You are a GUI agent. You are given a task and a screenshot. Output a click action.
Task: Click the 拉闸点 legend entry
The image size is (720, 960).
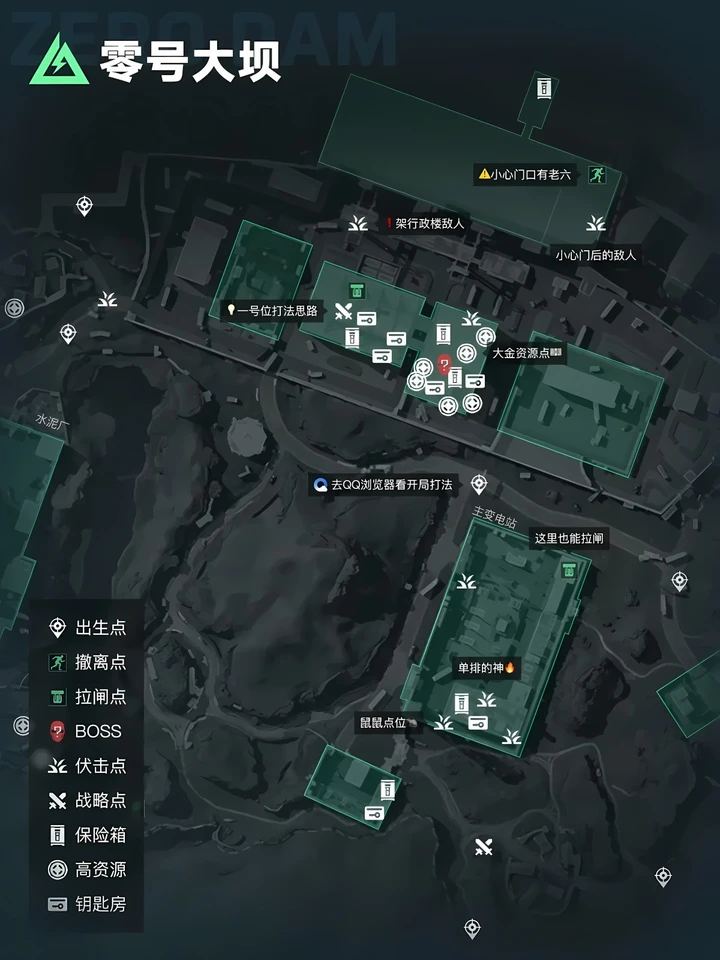[88, 697]
